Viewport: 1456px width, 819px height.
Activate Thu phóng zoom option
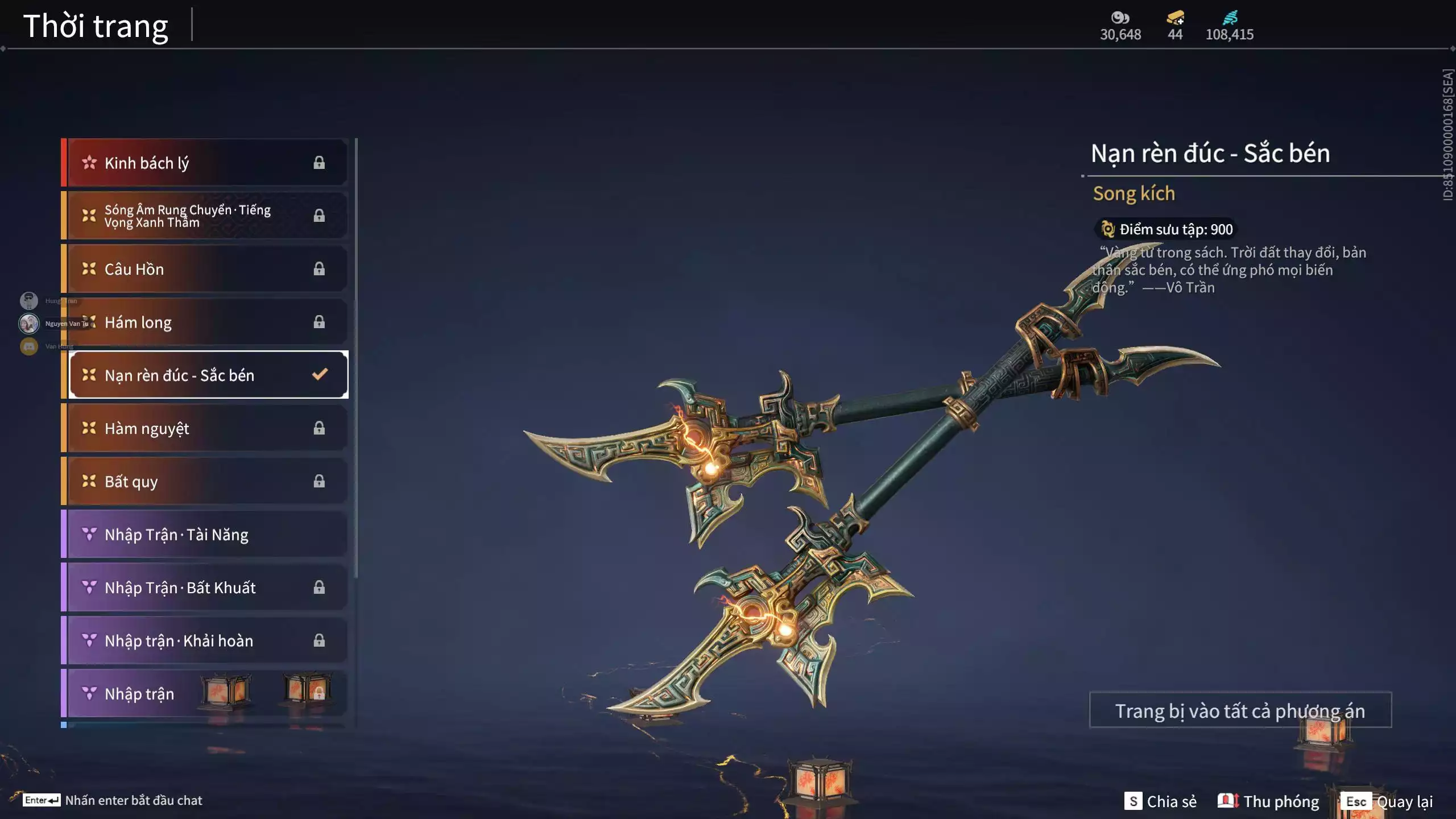1268,801
